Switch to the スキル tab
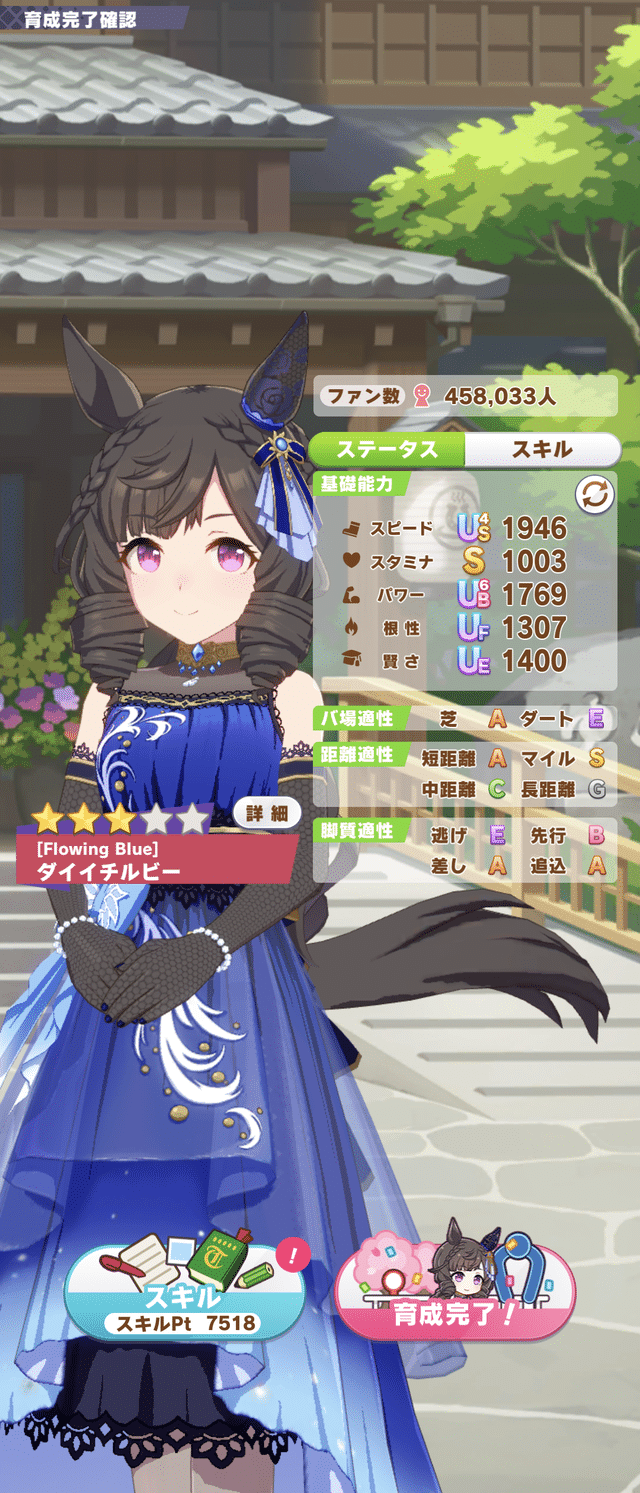 (541, 449)
